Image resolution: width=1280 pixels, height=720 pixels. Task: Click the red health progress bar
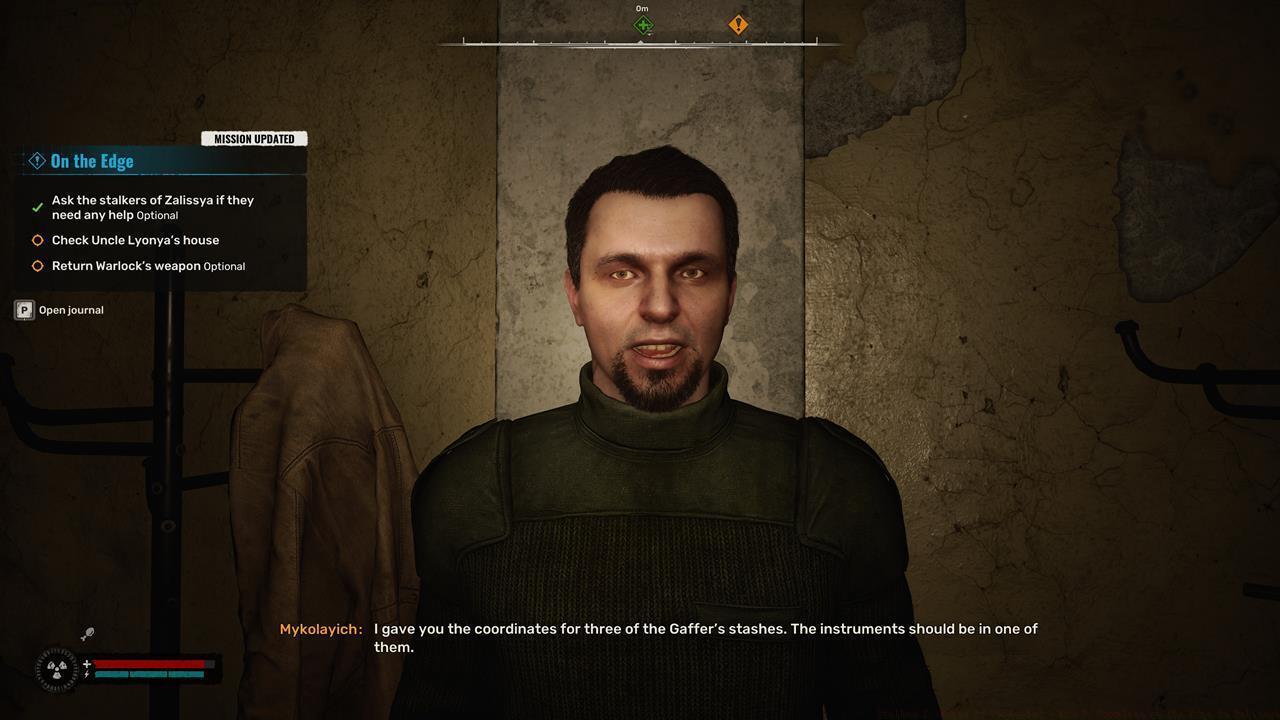tap(150, 662)
